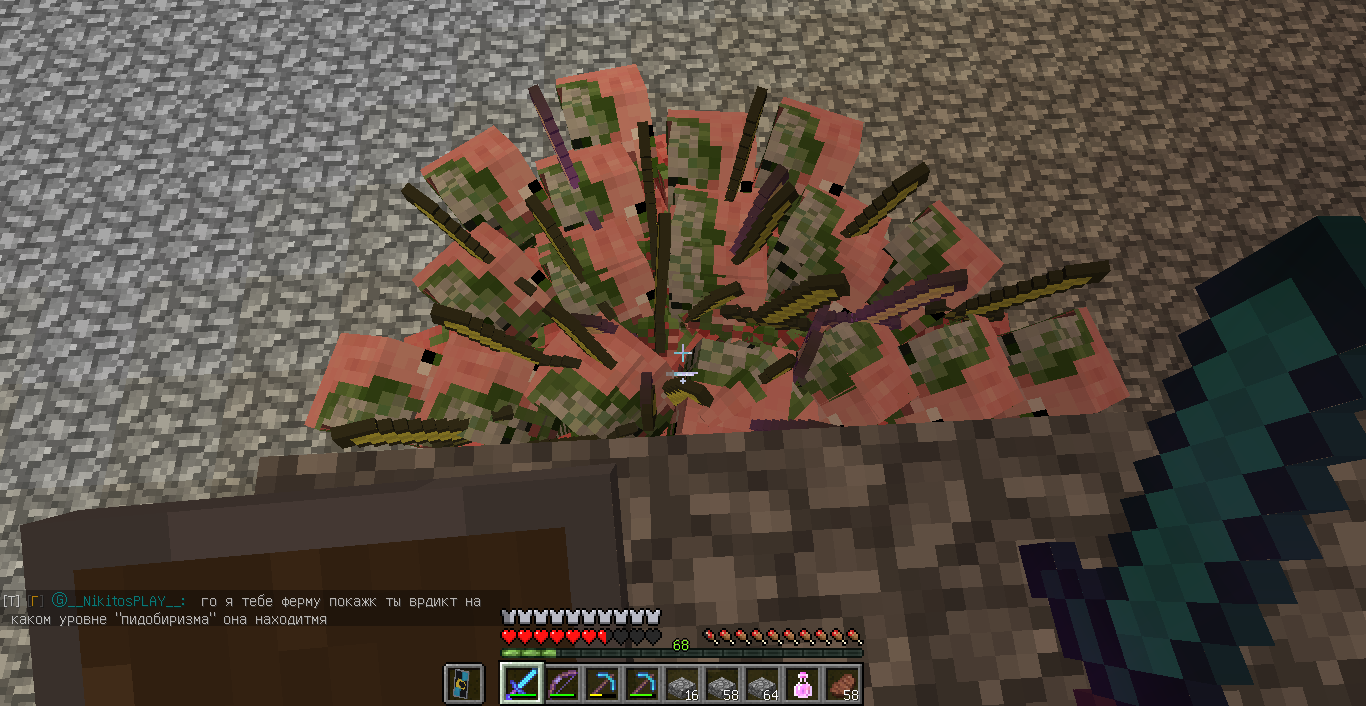Select the bow in the hotbar
The width and height of the screenshot is (1366, 706).
tap(562, 684)
